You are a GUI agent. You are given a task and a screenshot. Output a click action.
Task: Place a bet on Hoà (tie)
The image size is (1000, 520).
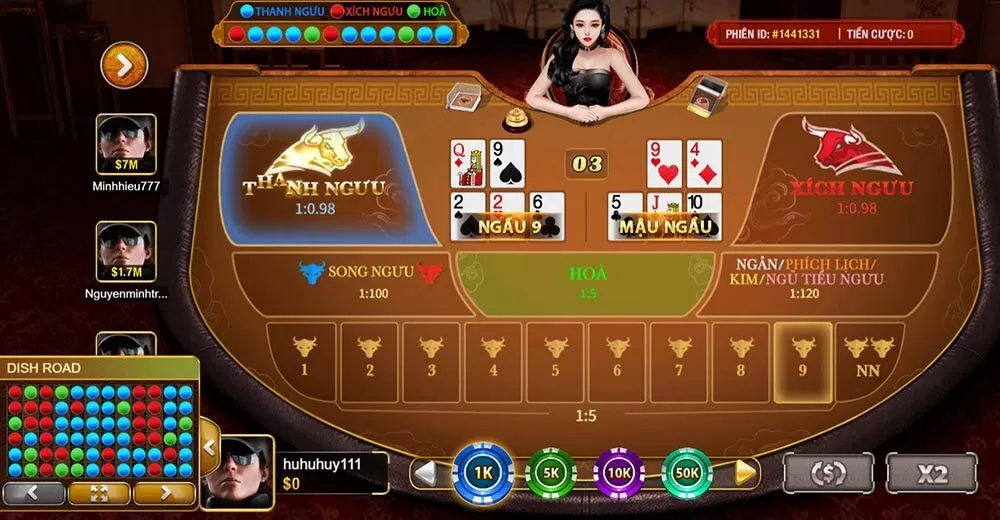589,281
